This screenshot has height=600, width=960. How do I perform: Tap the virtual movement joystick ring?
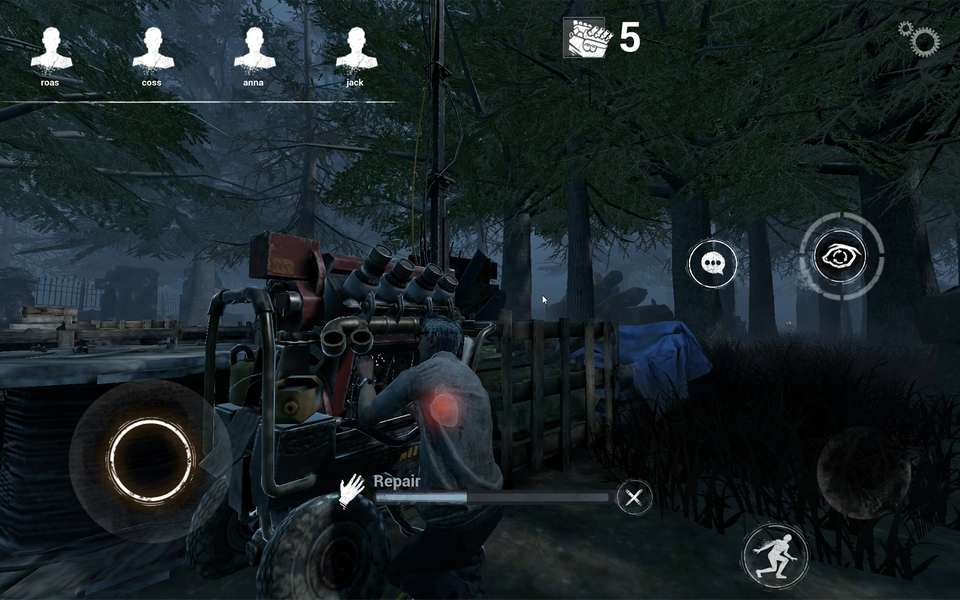tap(150, 460)
